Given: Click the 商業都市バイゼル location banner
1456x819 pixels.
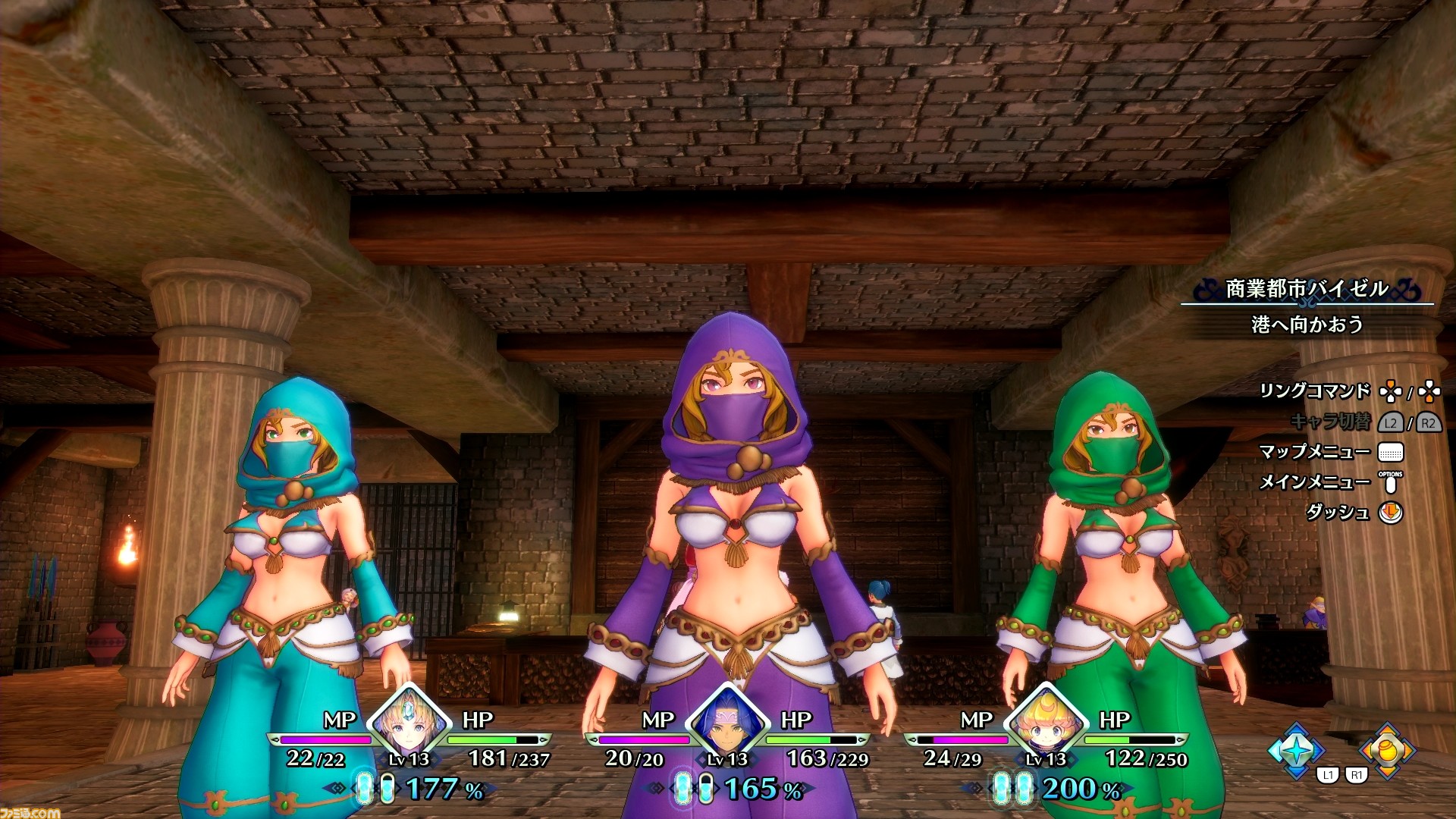Looking at the screenshot, I should [x=1307, y=289].
